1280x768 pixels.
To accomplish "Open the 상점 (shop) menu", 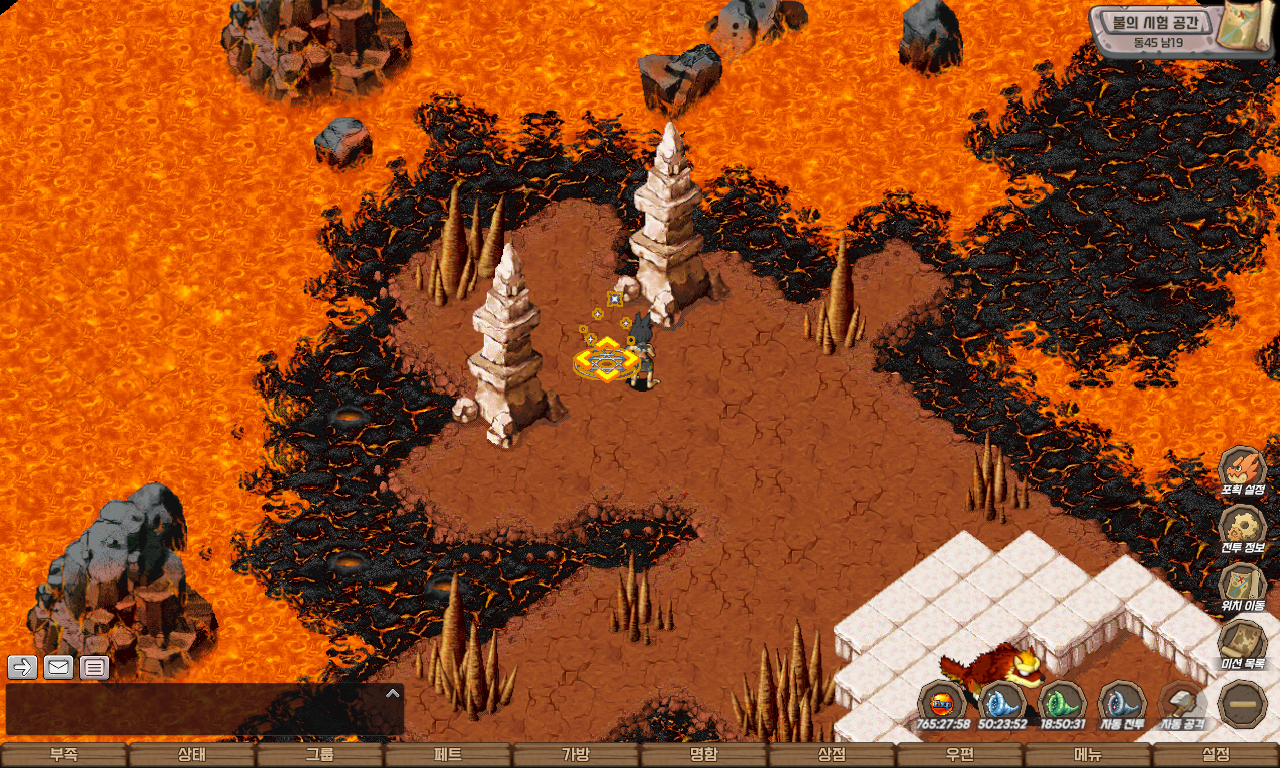I will click(x=832, y=755).
